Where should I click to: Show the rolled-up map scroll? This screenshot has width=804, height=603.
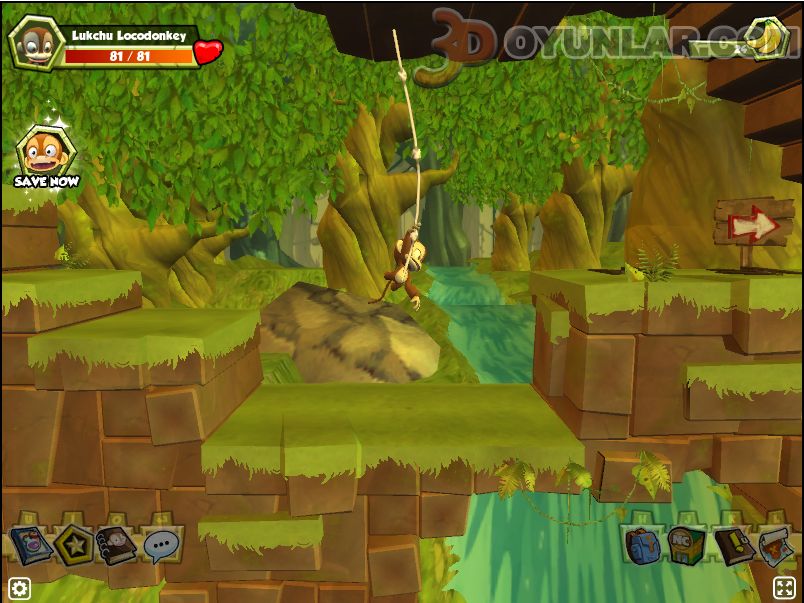point(774,546)
